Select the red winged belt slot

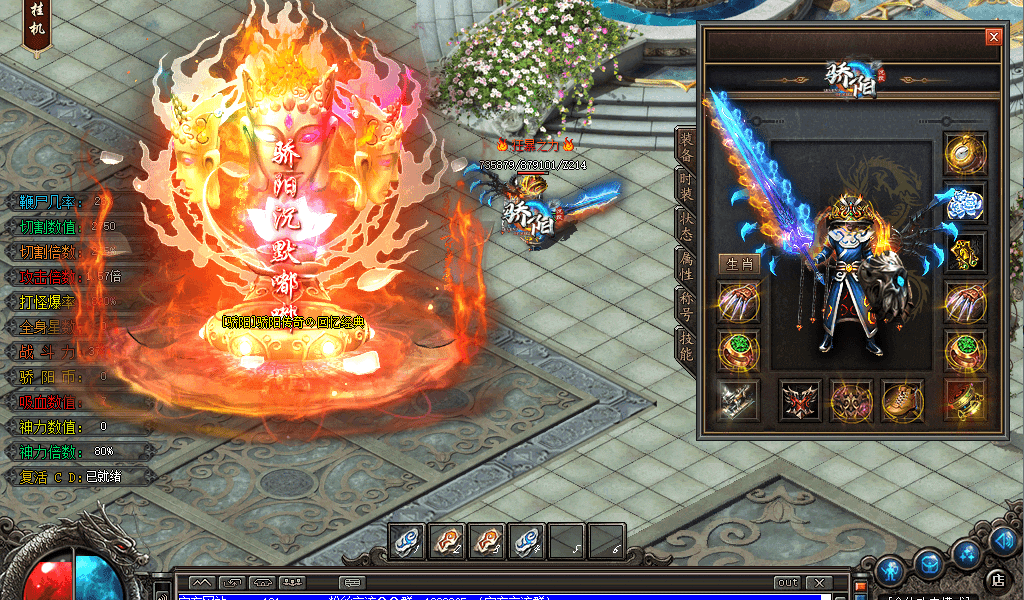[800, 400]
